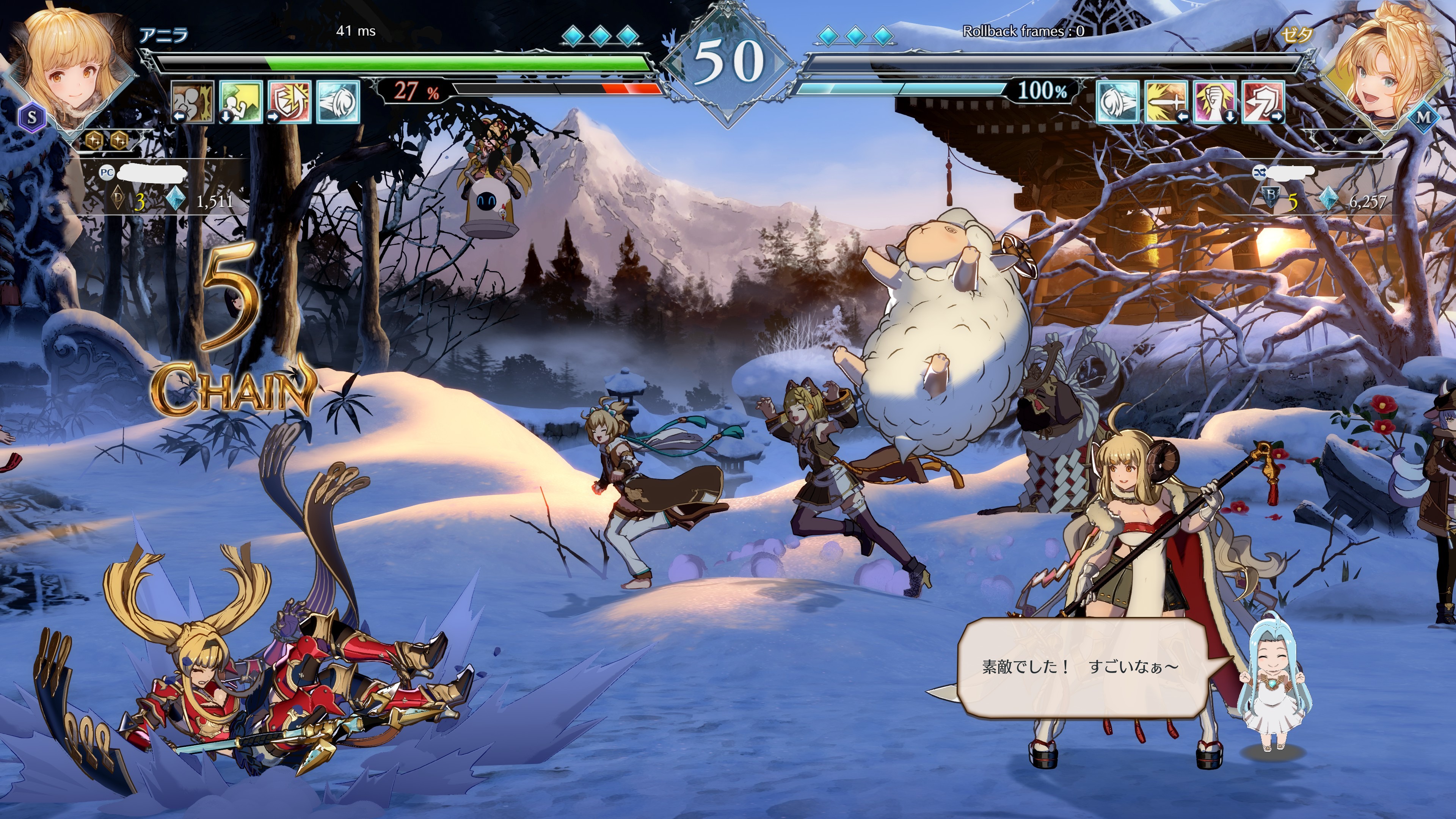Select Anila's greyed-out brown sheep skill icon
This screenshot has height=819, width=1456.
[193, 102]
